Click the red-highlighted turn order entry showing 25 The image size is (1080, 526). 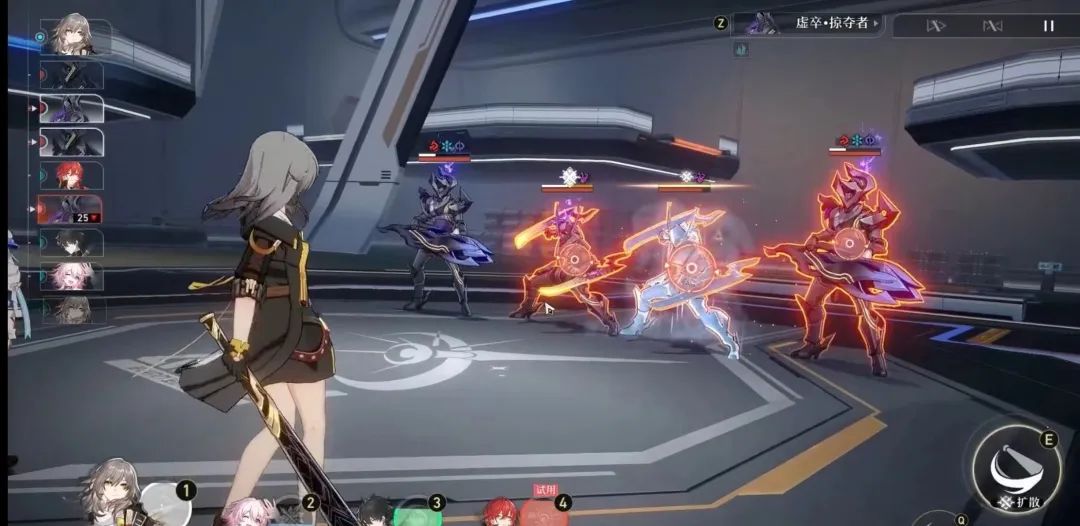click(71, 209)
